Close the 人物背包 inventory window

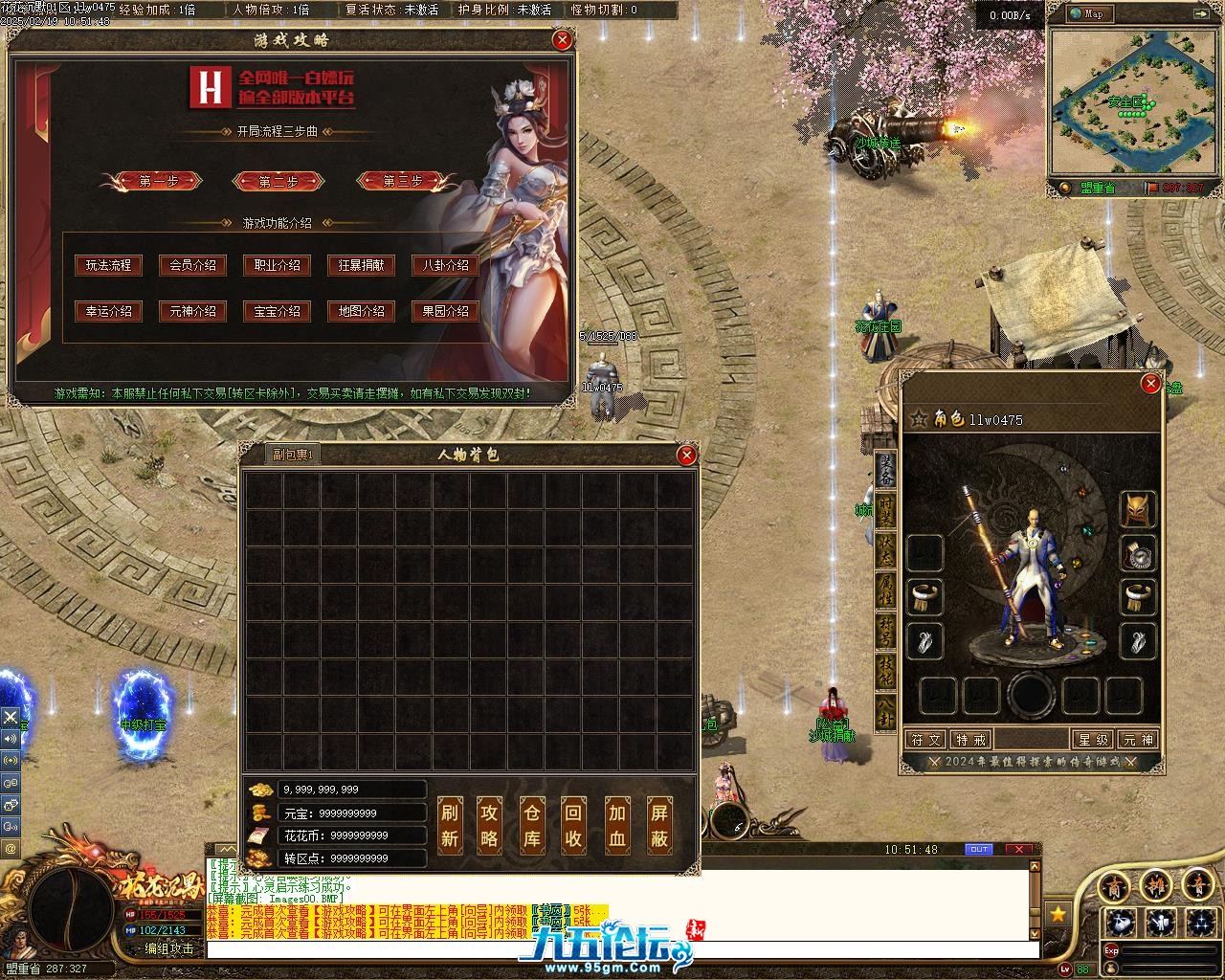tap(686, 456)
